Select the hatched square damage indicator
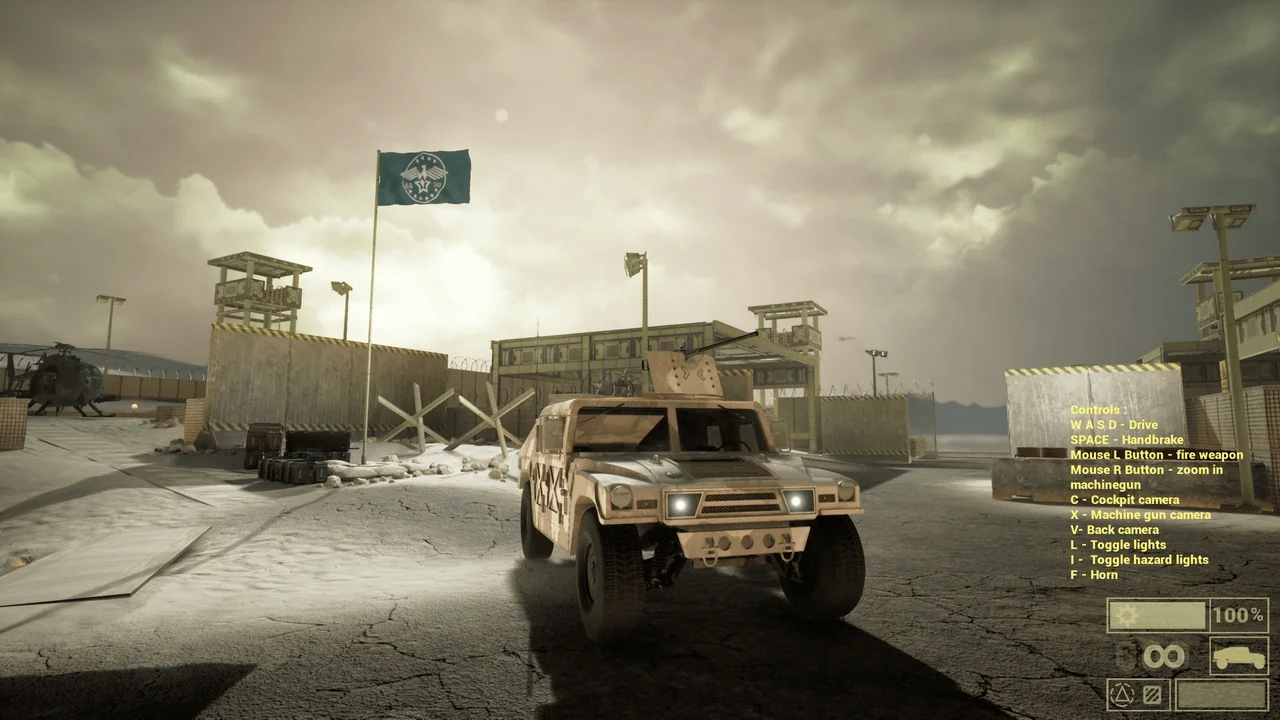 click(1150, 694)
